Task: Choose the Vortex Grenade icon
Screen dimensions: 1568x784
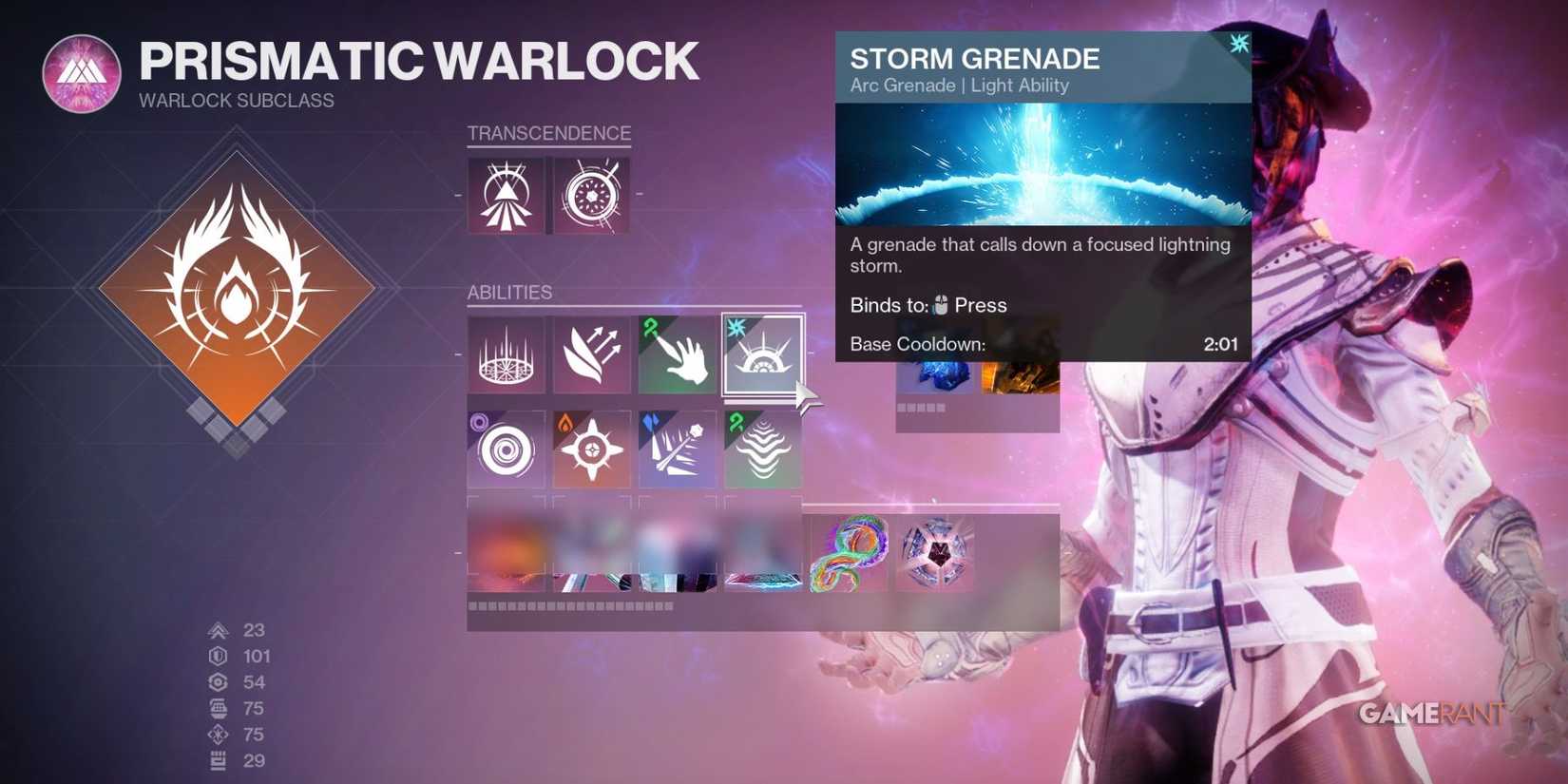Action: [x=505, y=447]
